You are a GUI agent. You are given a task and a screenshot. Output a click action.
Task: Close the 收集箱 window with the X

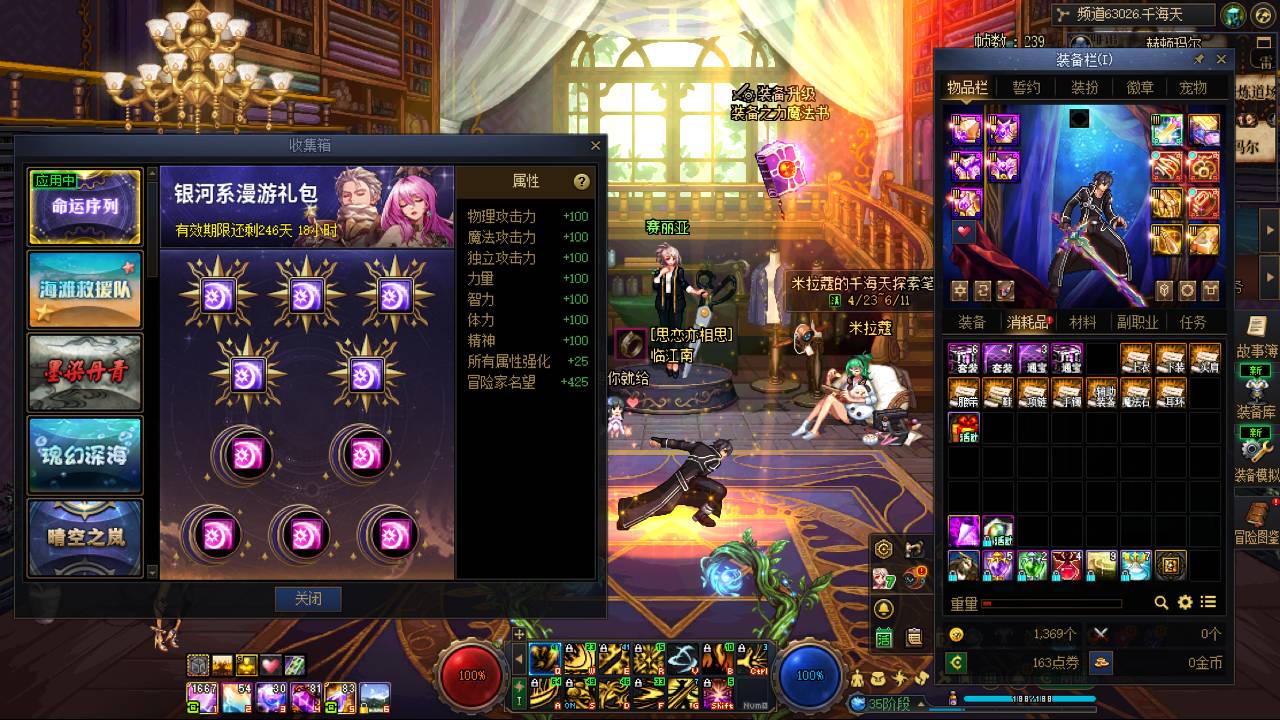pos(595,146)
